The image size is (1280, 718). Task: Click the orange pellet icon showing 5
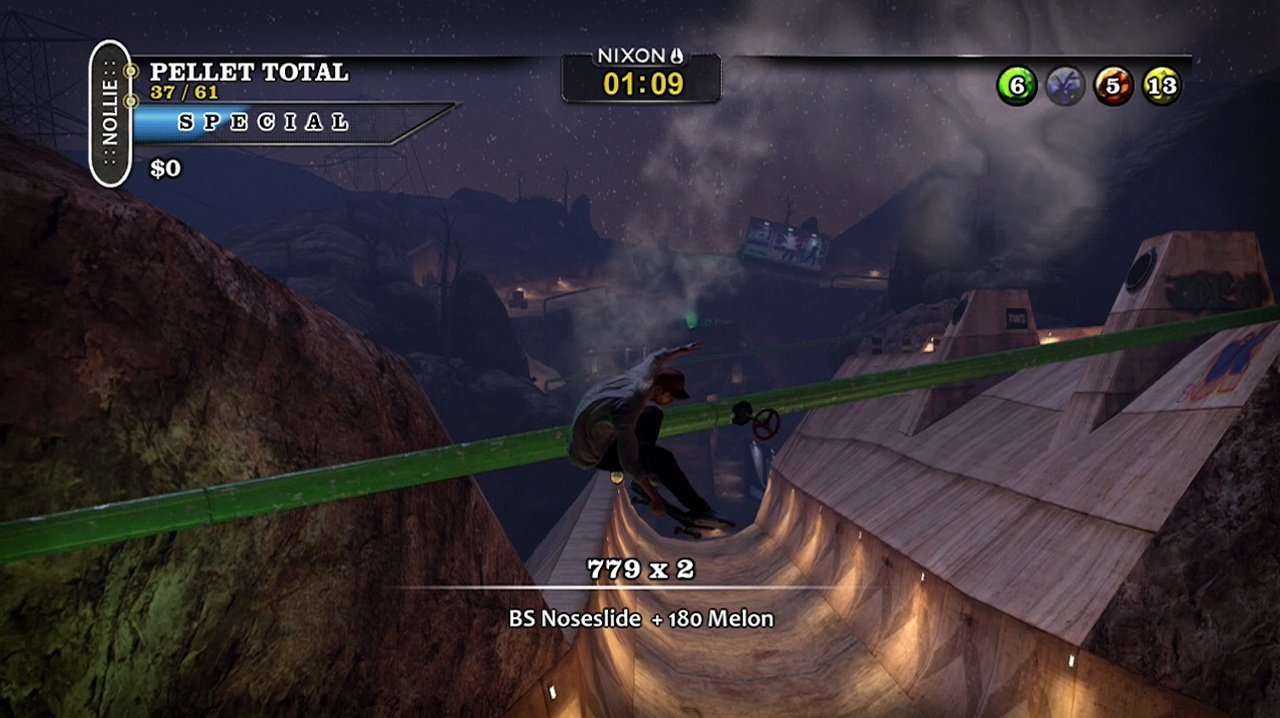(1113, 86)
